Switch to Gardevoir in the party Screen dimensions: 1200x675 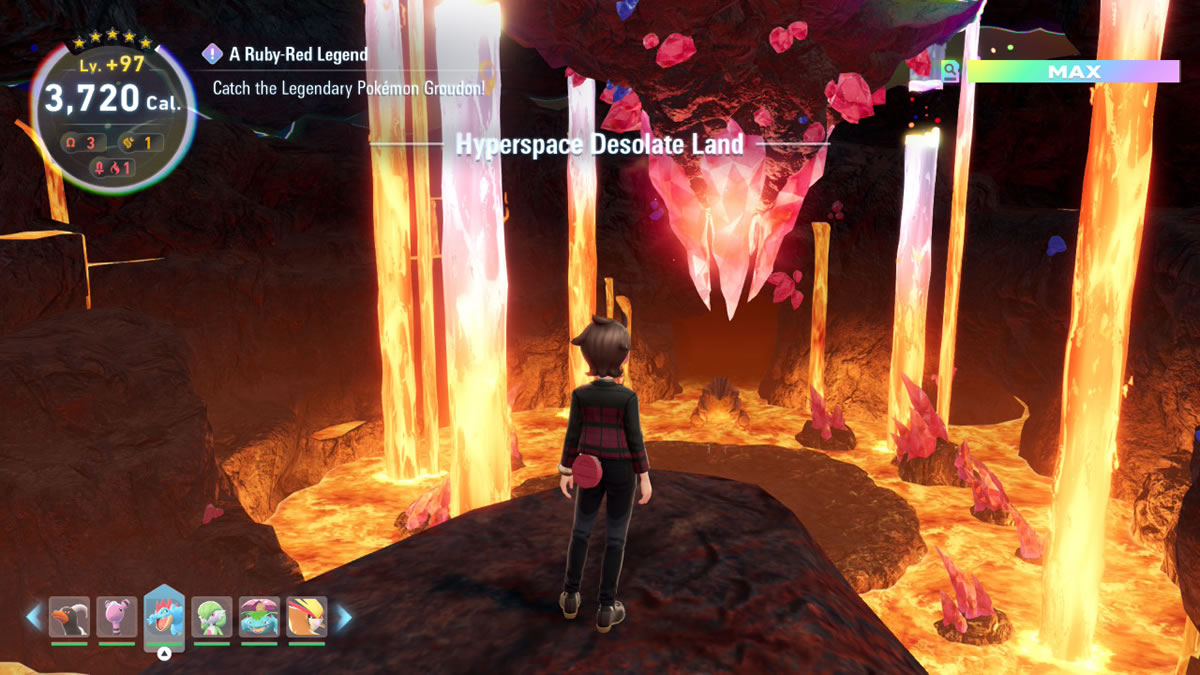[212, 617]
